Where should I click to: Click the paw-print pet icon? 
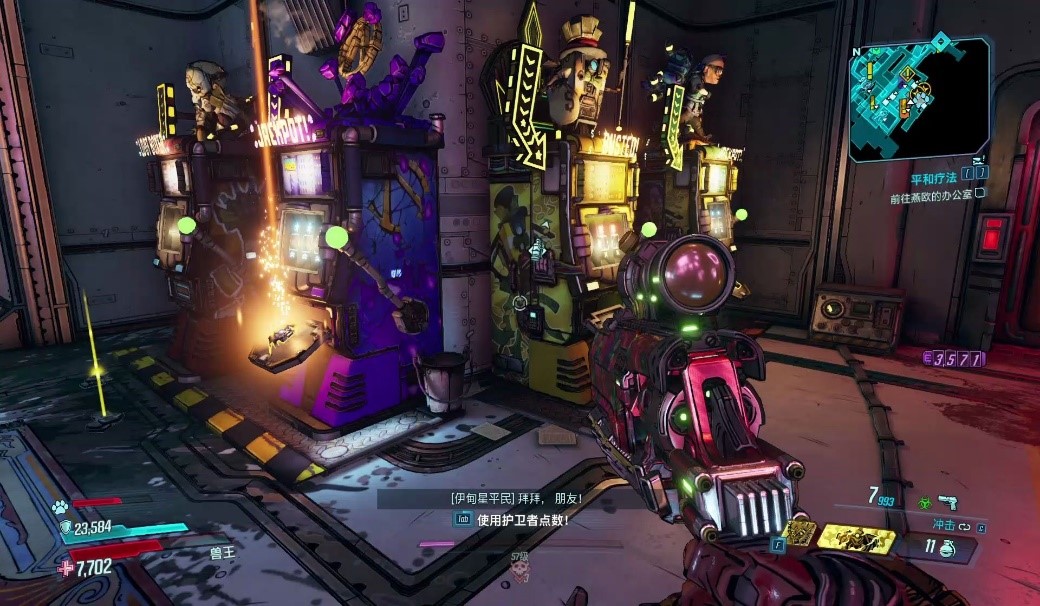point(61,507)
